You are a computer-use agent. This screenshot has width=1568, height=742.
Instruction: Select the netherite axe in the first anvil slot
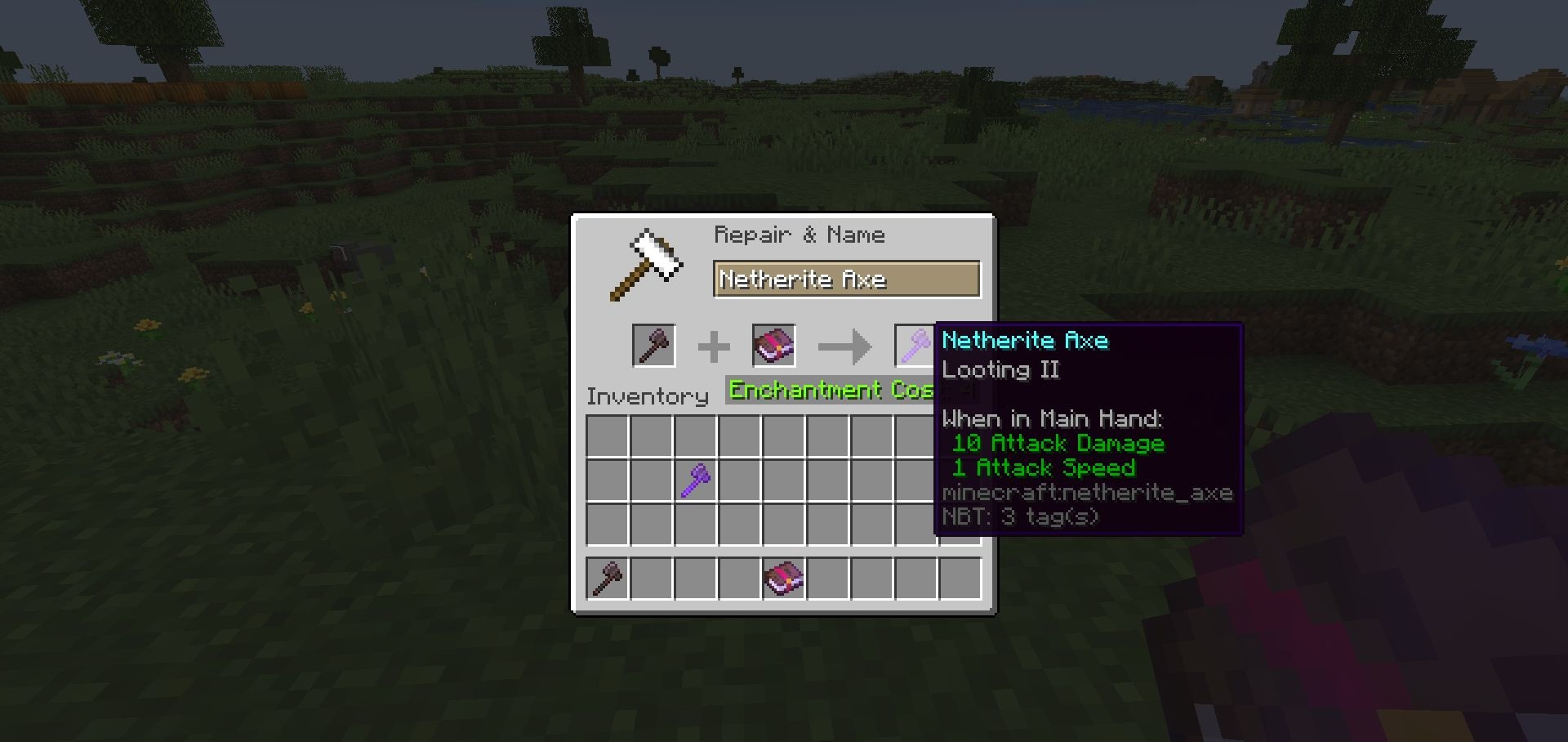(x=653, y=346)
